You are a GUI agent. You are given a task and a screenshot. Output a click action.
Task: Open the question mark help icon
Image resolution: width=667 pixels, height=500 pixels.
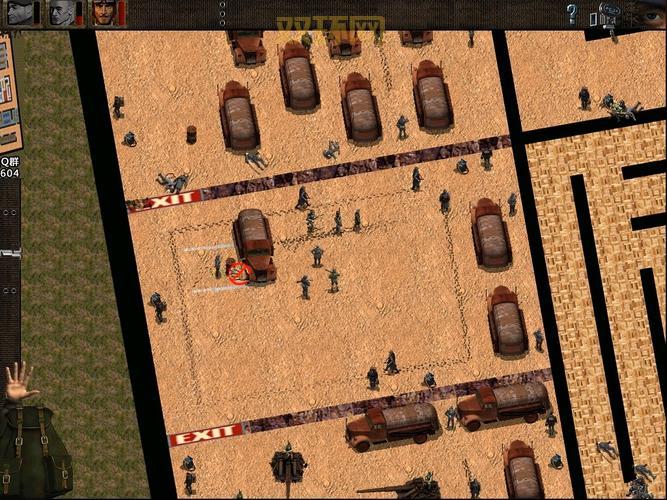(x=572, y=14)
